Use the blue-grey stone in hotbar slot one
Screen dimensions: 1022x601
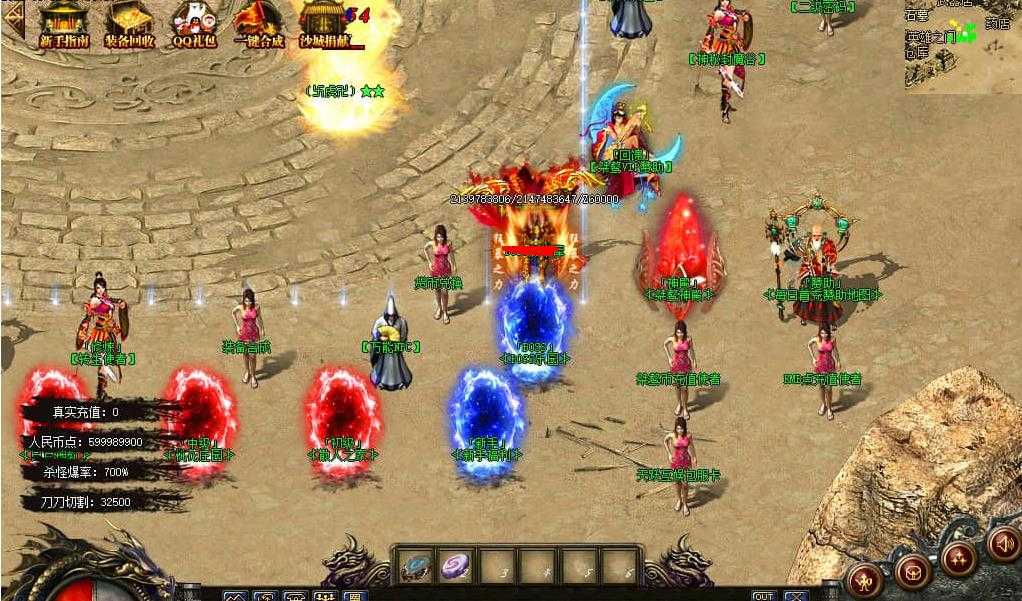(415, 566)
